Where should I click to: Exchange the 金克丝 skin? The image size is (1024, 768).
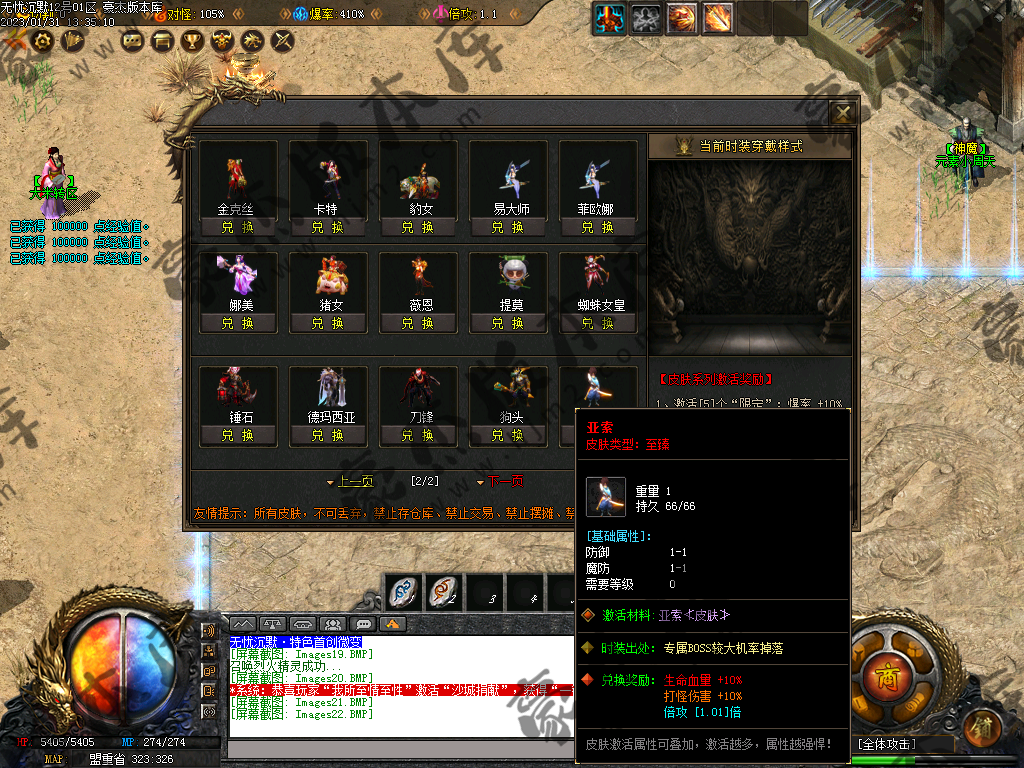[237, 227]
